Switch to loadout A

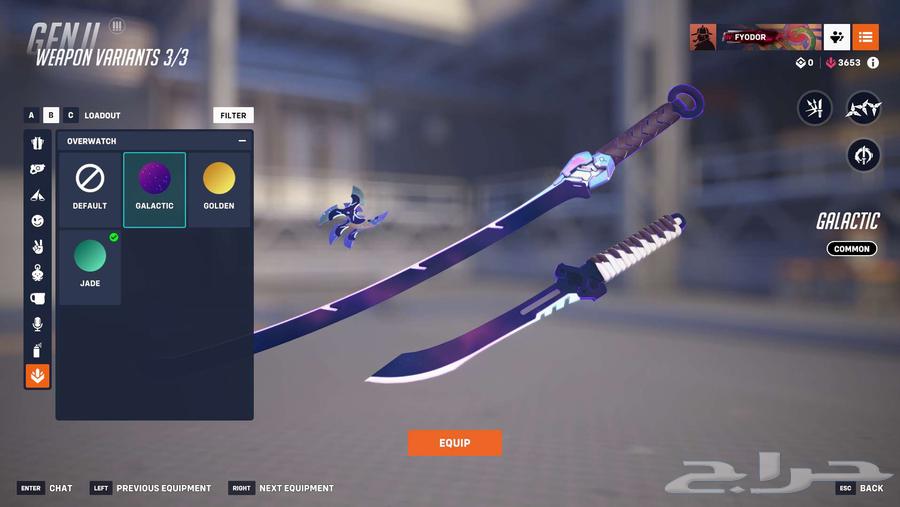point(32,115)
